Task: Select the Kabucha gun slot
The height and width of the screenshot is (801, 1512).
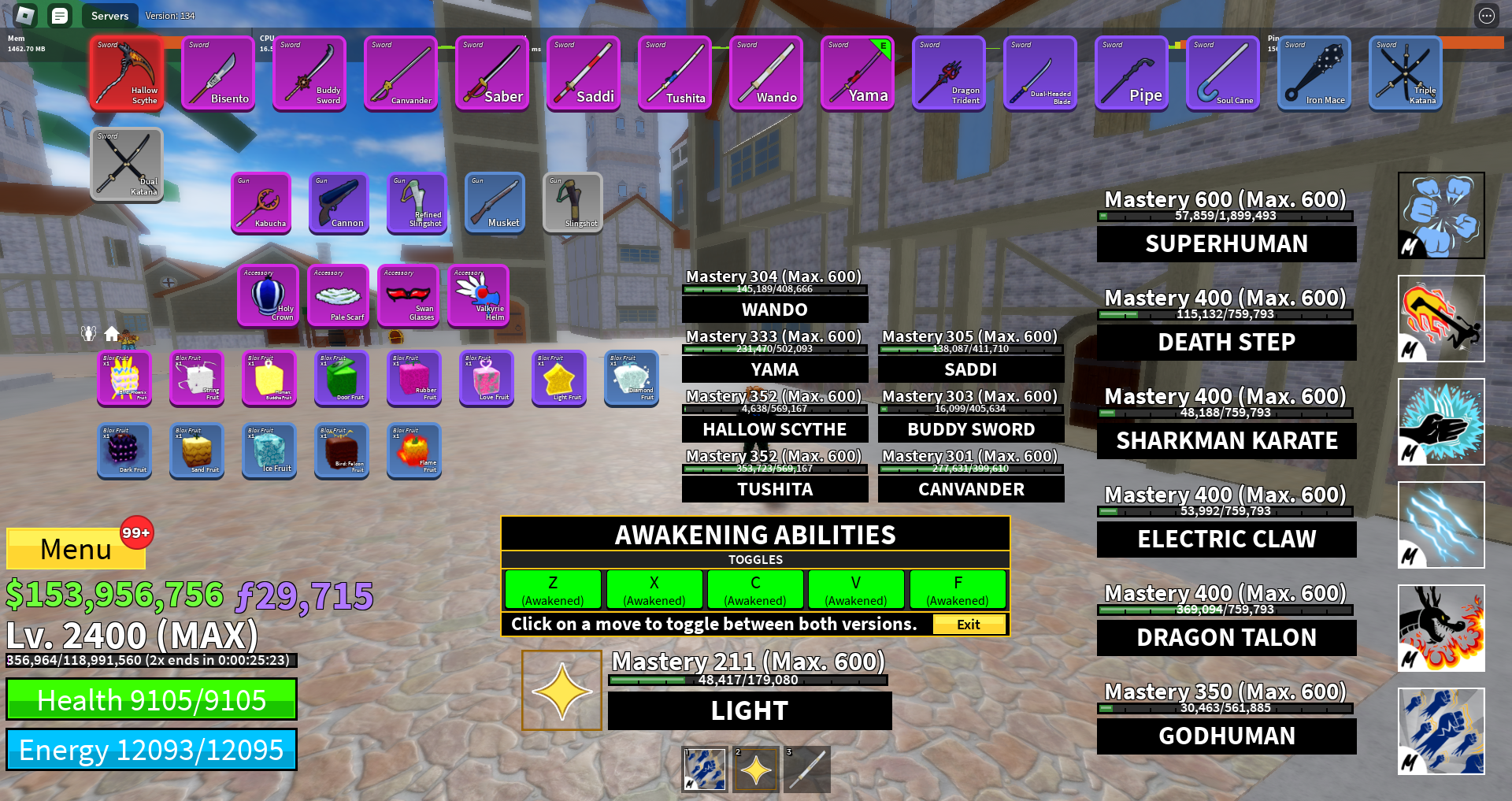Action: tap(261, 202)
